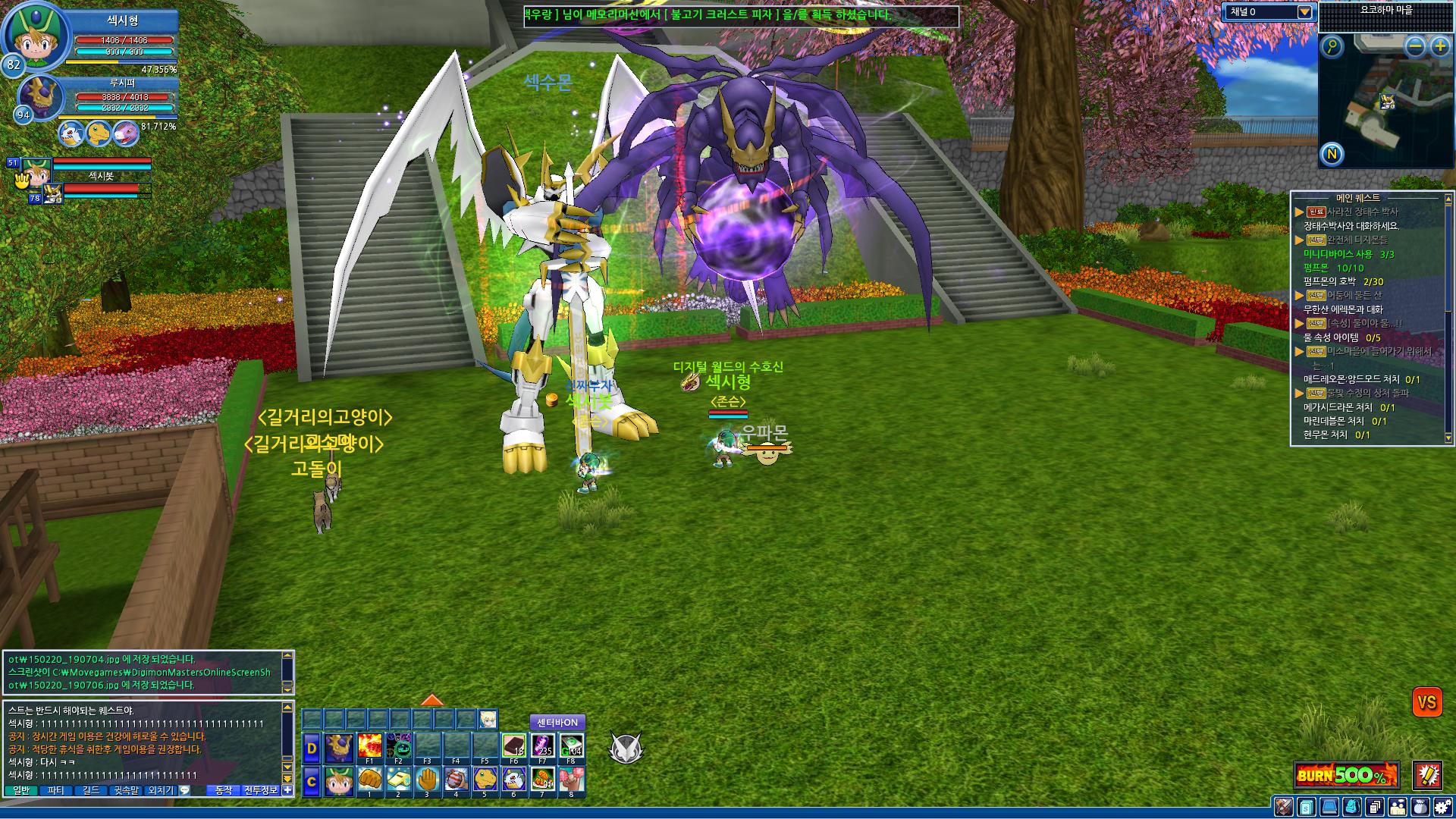Click the minimap N compass button
Screen dimensions: 1456x819
(x=1332, y=155)
